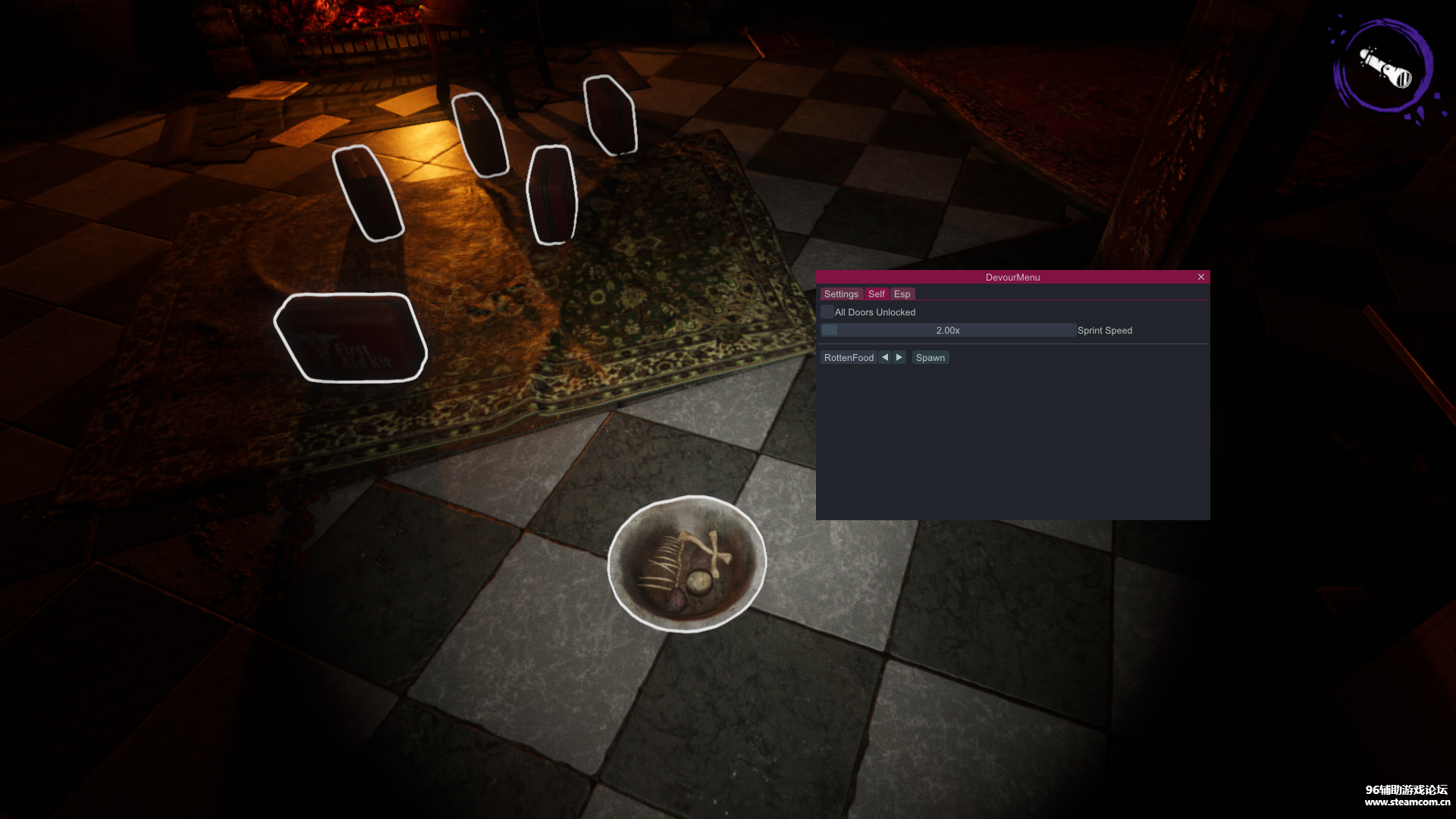Click the Sprint Speed slider

click(948, 331)
